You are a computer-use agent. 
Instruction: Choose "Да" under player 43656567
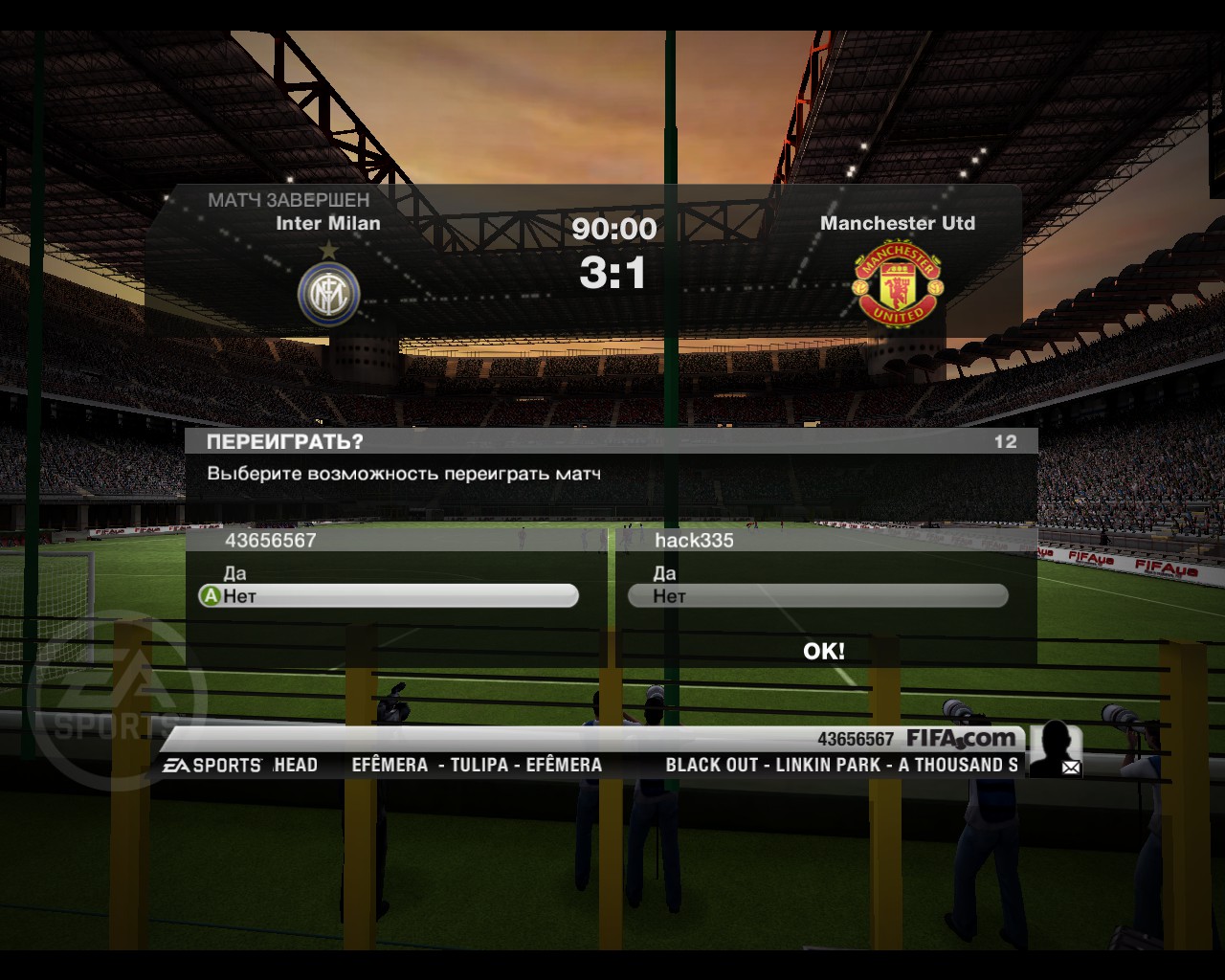(235, 573)
